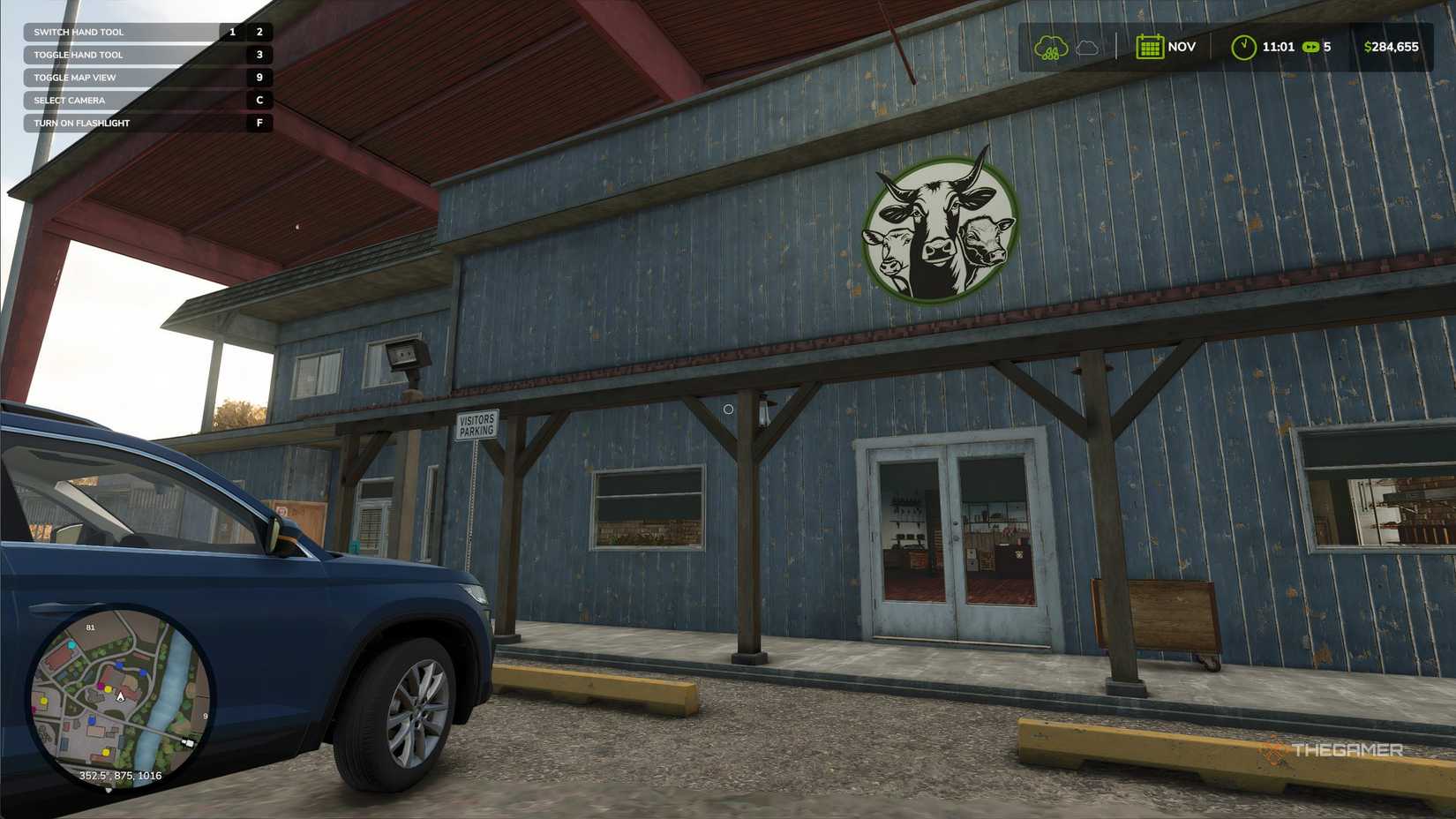Click the upcoming cloudy weather icon
Viewport: 1456px width, 819px height.
1087,47
